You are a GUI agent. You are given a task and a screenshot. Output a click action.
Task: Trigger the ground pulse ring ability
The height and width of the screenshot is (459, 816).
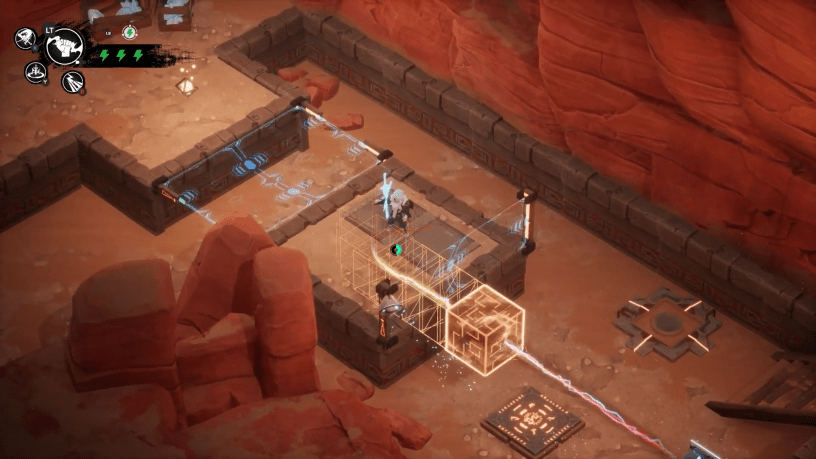coord(37,72)
